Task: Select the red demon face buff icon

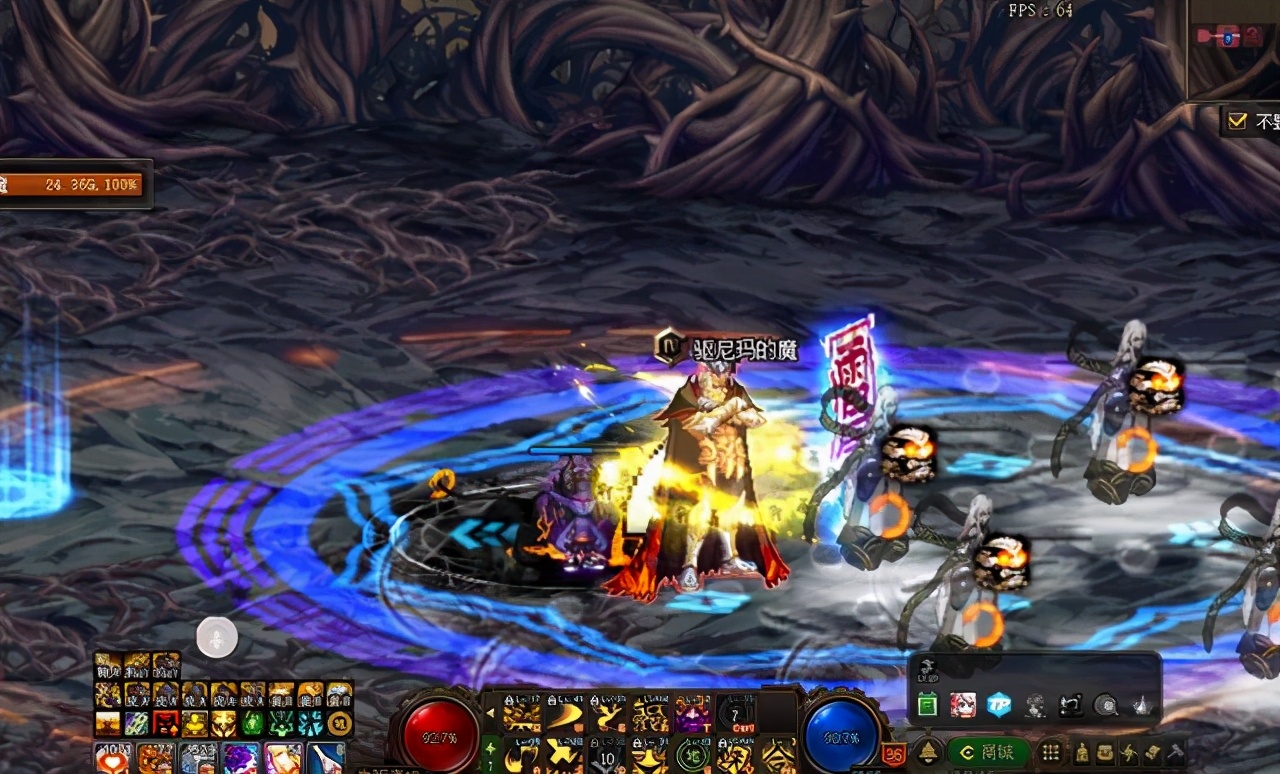Action: click(x=166, y=723)
